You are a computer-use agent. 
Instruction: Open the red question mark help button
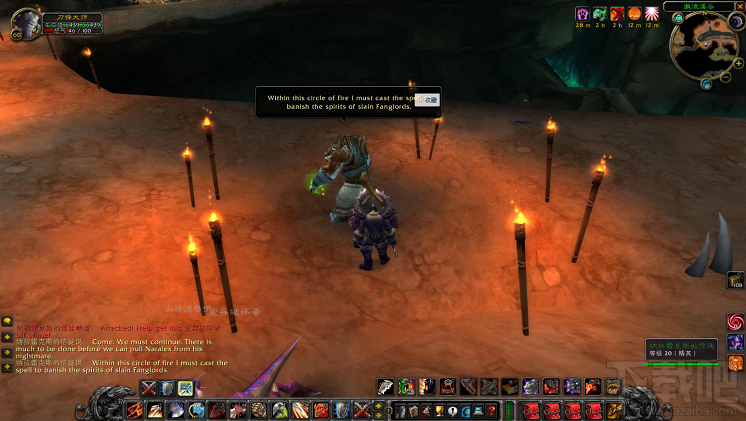491,410
